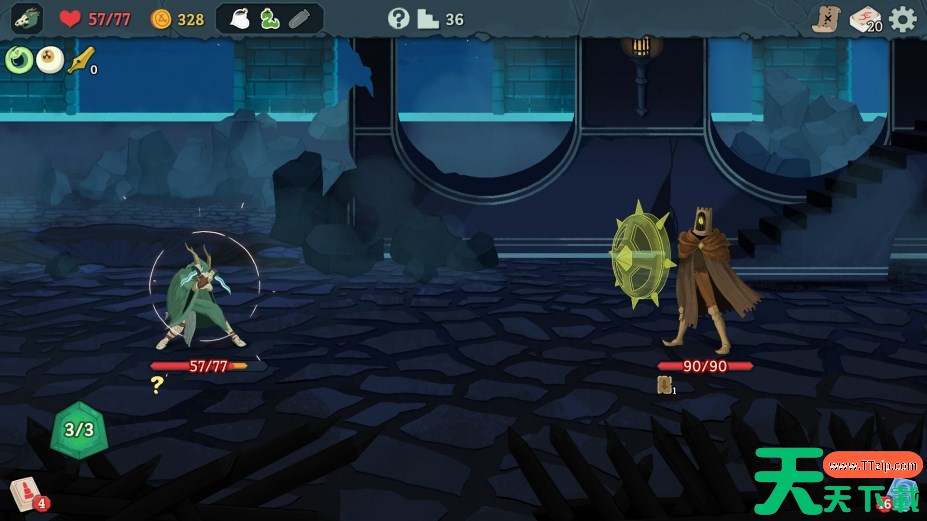Open the map scroll icon
Image resolution: width=927 pixels, height=521 pixels.
[x=826, y=19]
